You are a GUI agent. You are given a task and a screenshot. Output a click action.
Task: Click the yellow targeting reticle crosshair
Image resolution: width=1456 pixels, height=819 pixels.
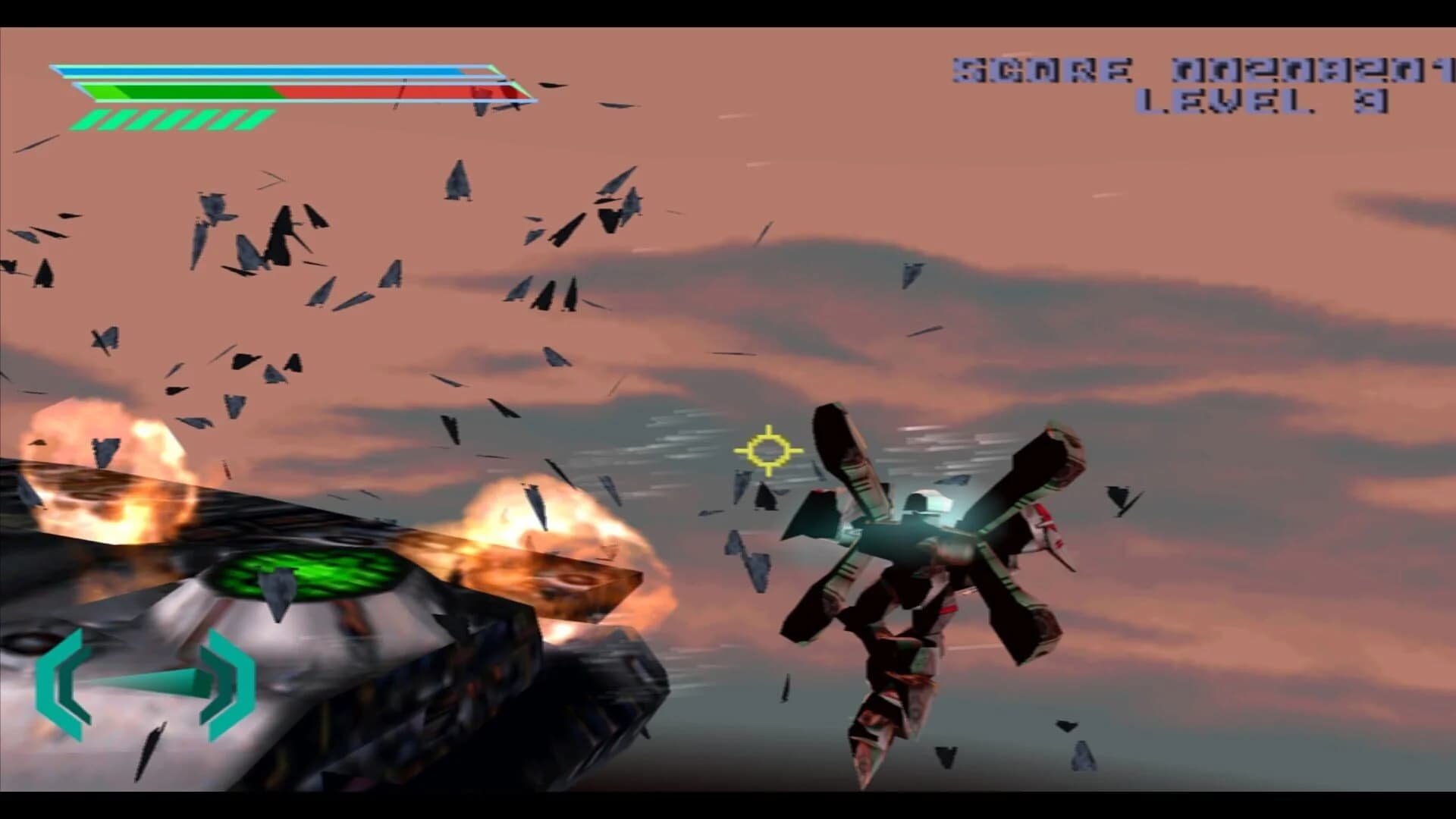(x=769, y=450)
